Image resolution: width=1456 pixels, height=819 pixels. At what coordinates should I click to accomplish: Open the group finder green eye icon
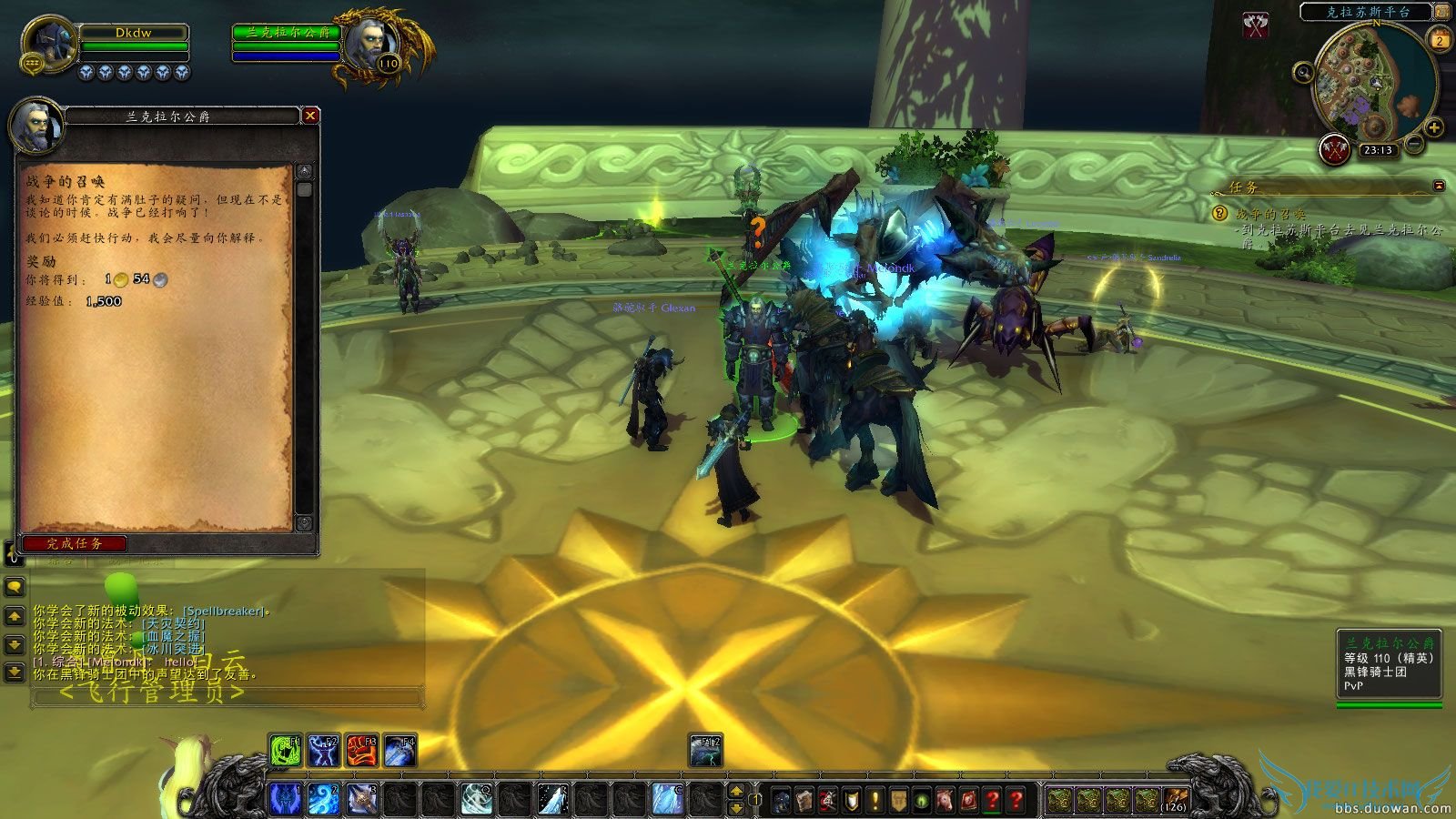pyautogui.click(x=920, y=800)
